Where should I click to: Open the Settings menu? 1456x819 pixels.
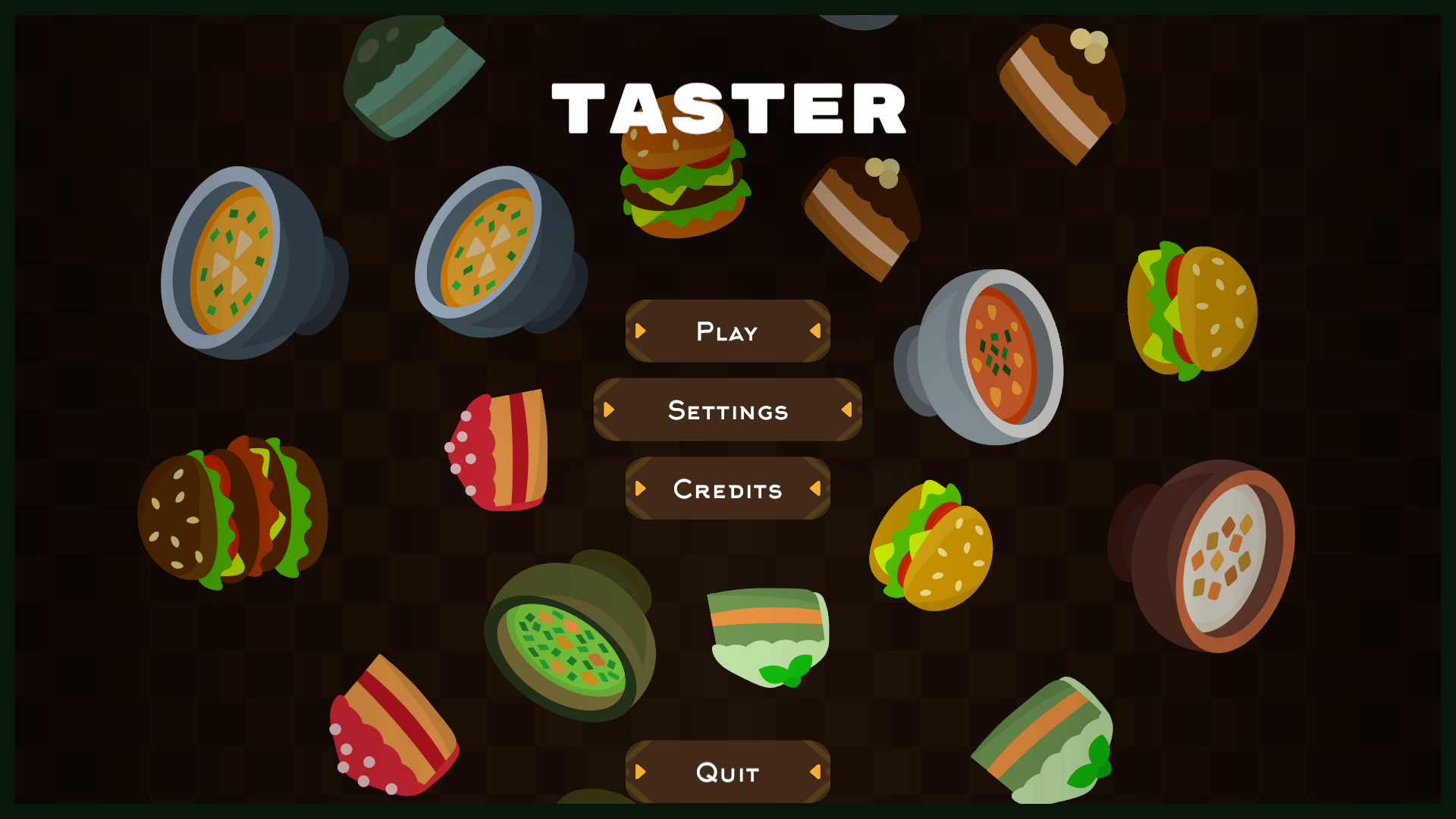point(727,410)
